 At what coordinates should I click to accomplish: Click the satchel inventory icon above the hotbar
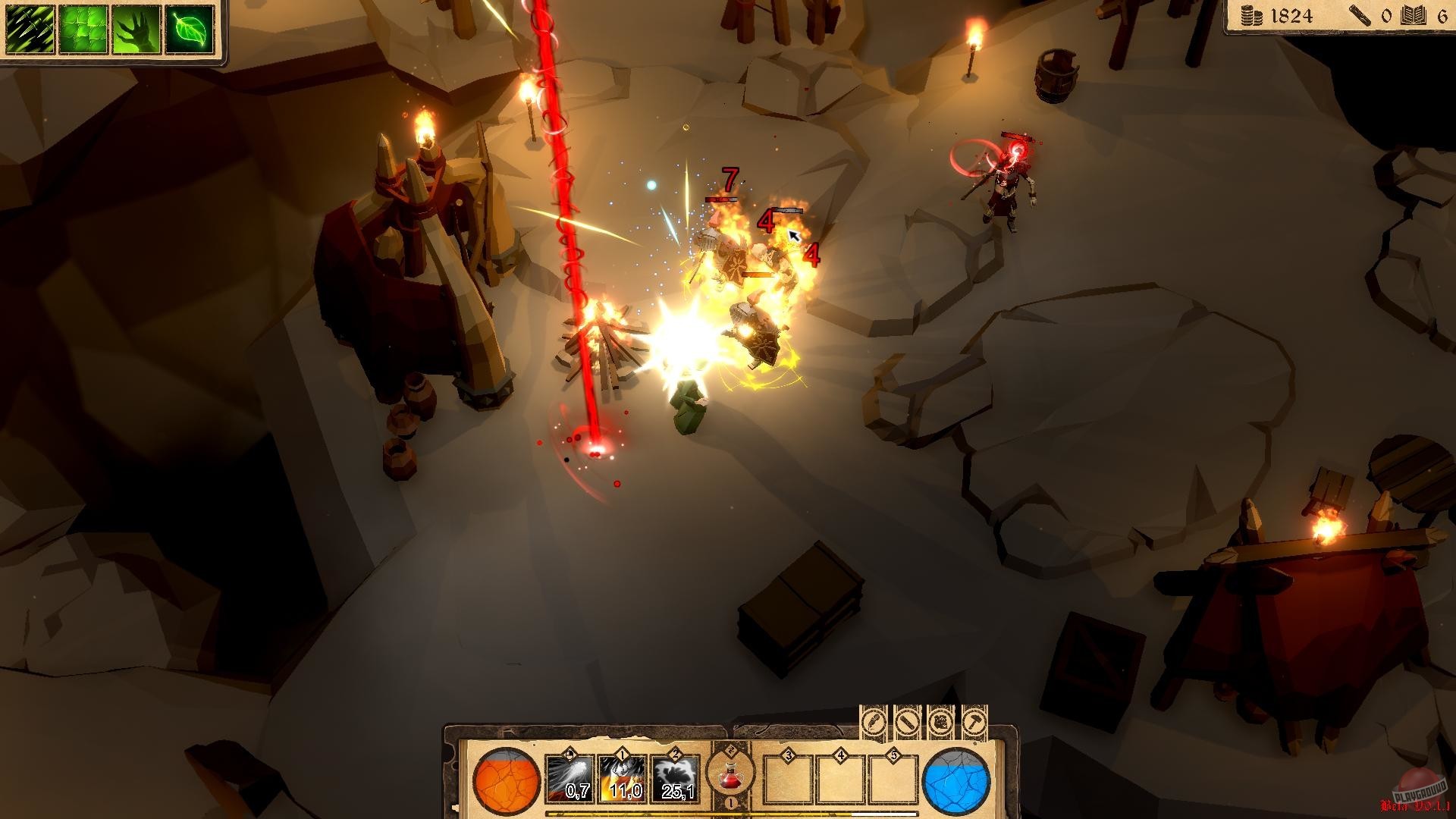tap(940, 723)
